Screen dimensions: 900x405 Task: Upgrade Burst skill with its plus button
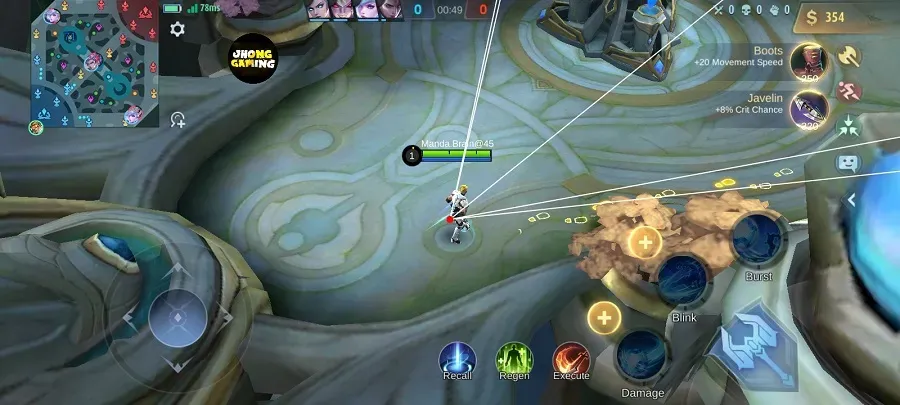[645, 241]
